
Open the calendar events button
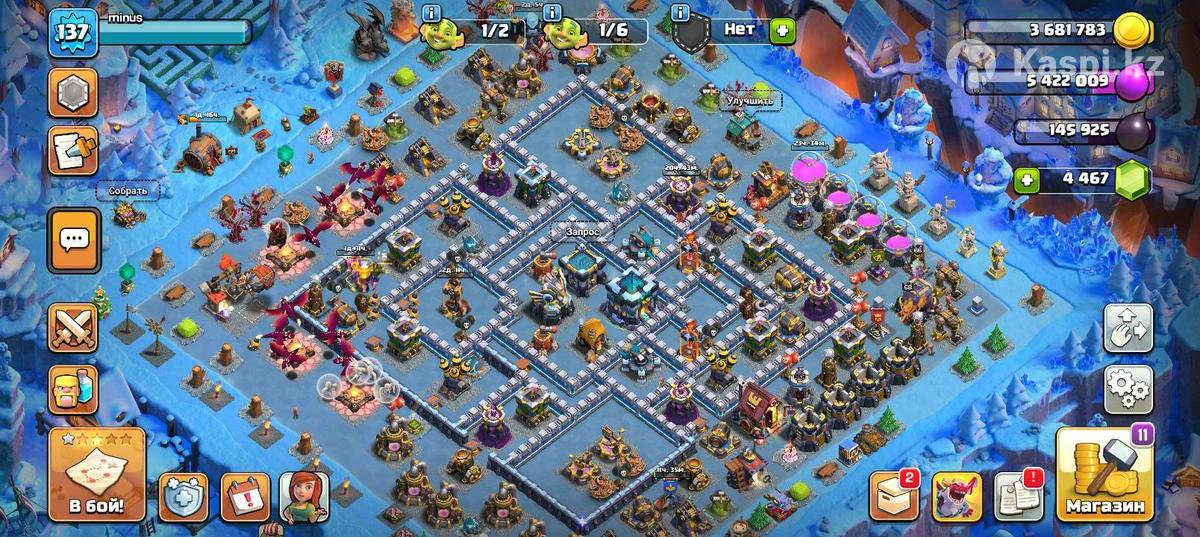(x=243, y=497)
